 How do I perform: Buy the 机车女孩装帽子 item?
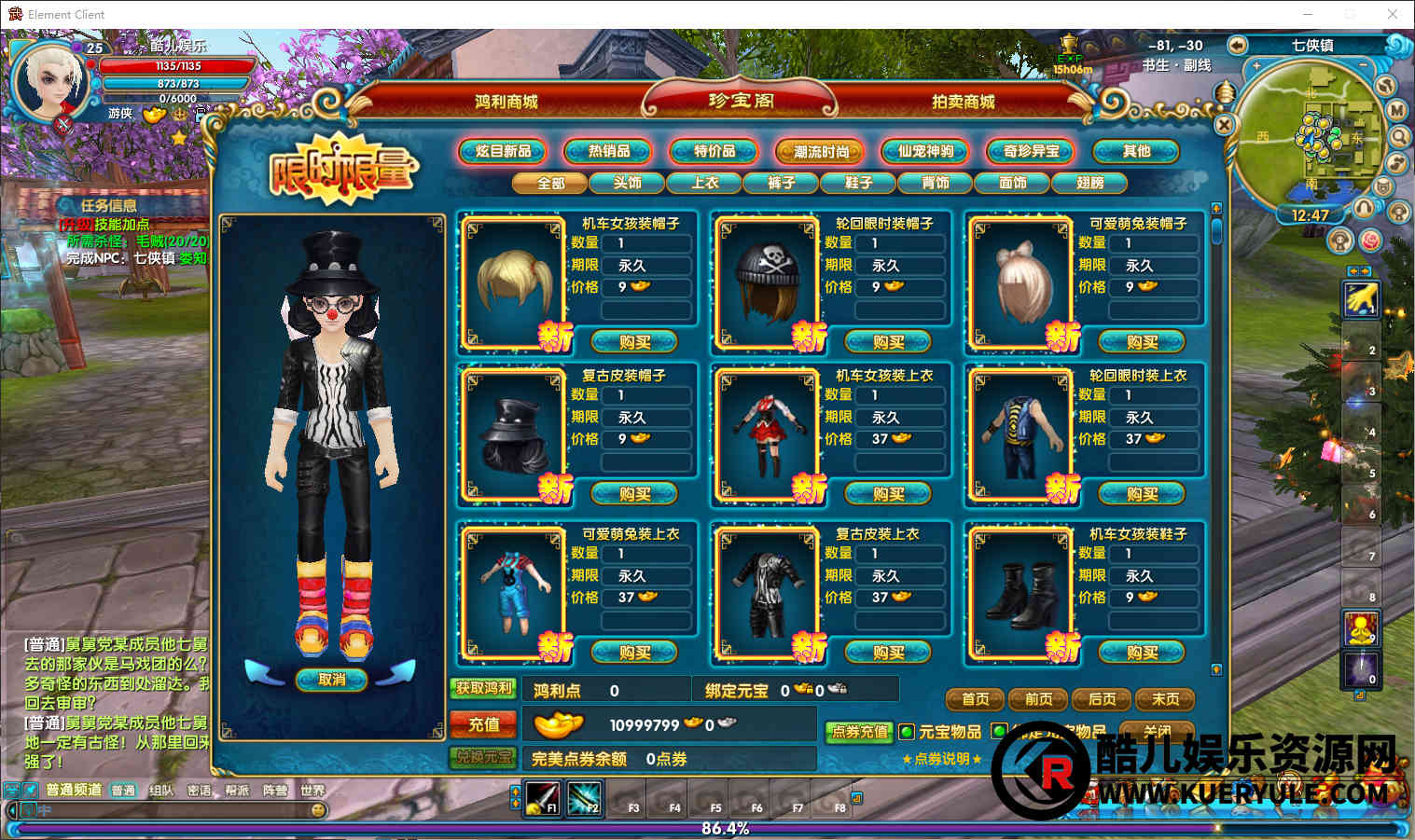click(634, 342)
